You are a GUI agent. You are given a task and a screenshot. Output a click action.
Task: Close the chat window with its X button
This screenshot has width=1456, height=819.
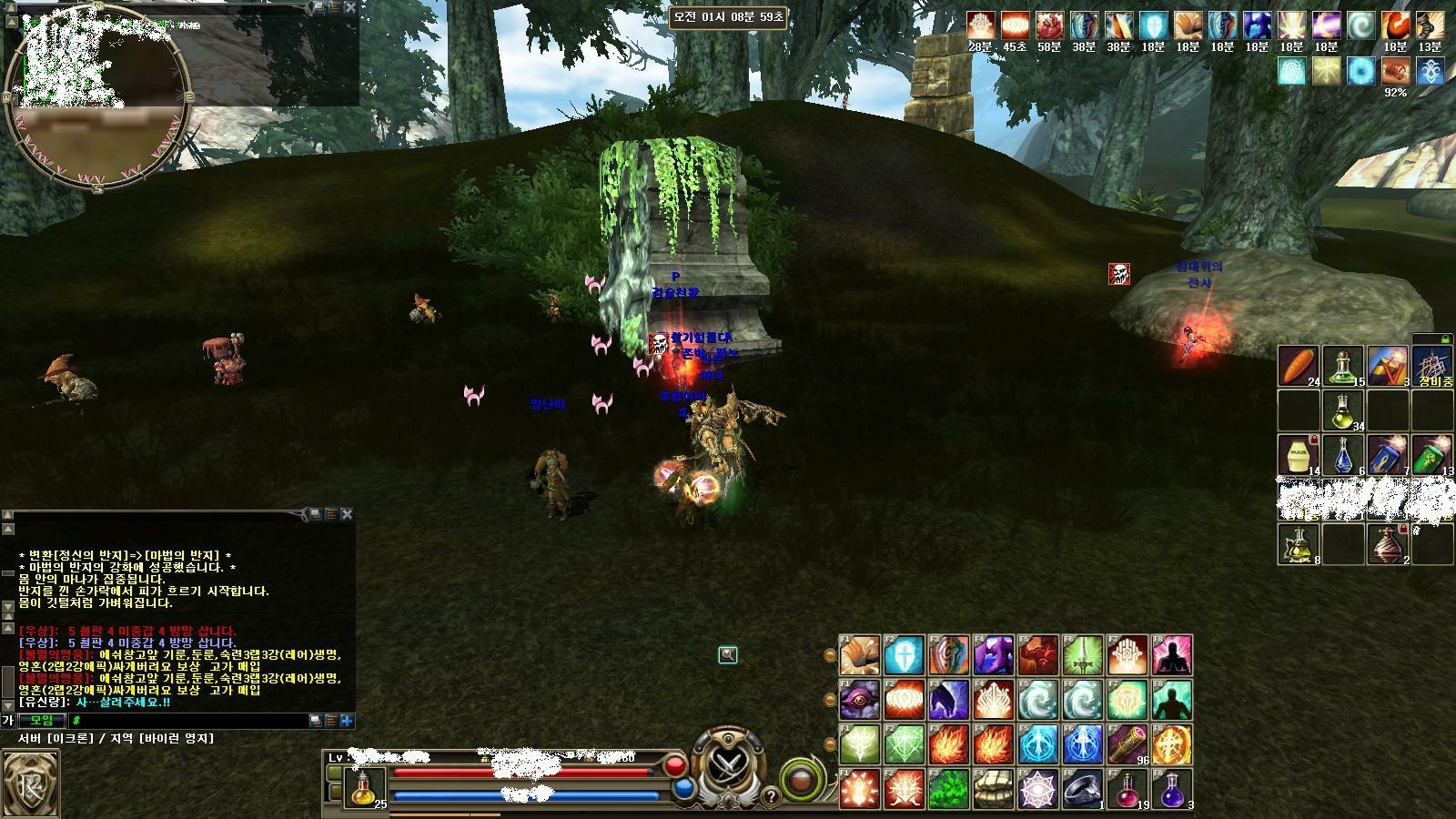(347, 514)
